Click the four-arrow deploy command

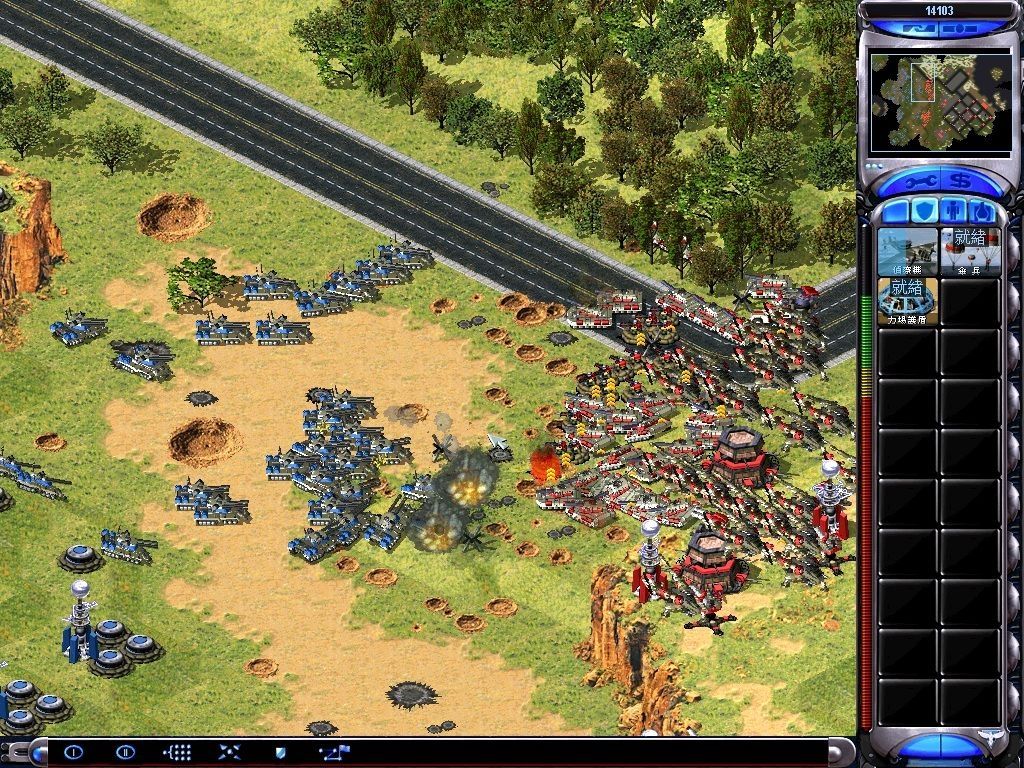click(229, 752)
